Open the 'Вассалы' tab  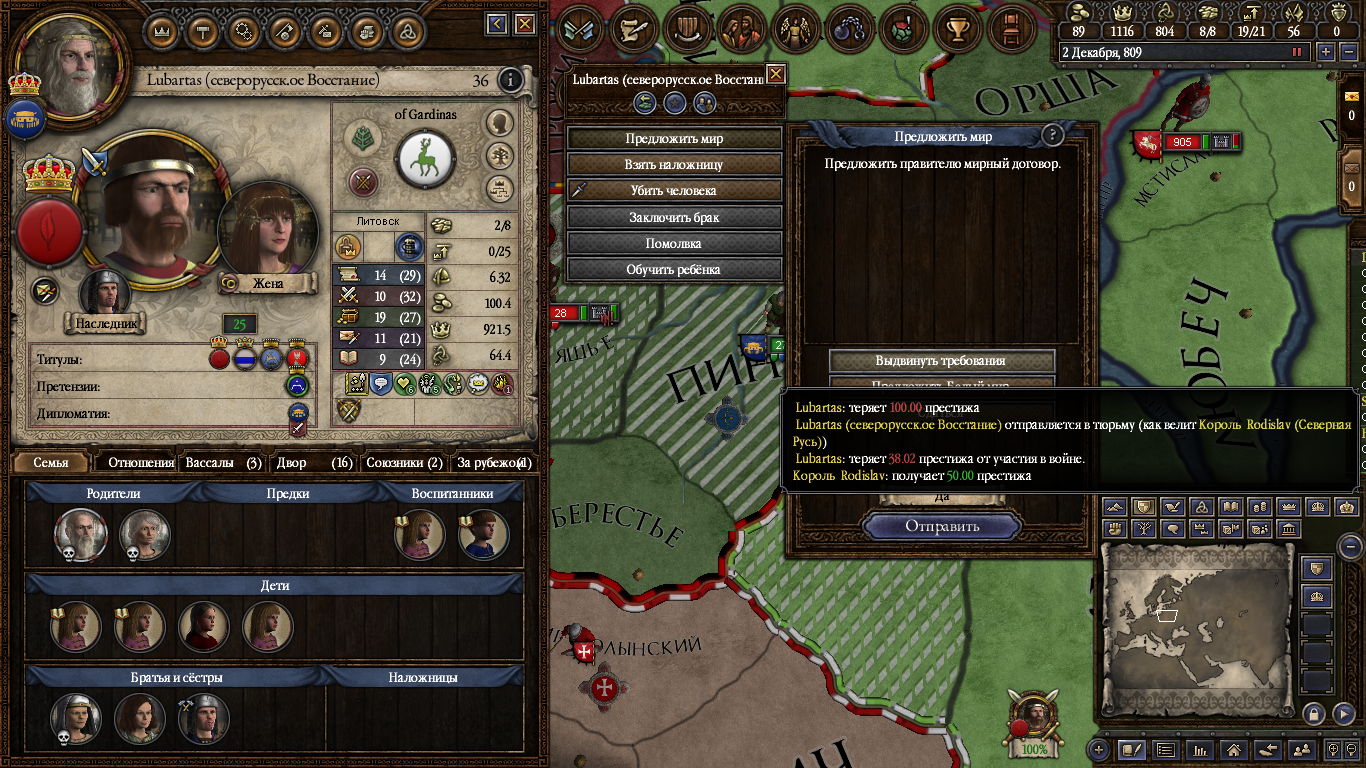(223, 463)
